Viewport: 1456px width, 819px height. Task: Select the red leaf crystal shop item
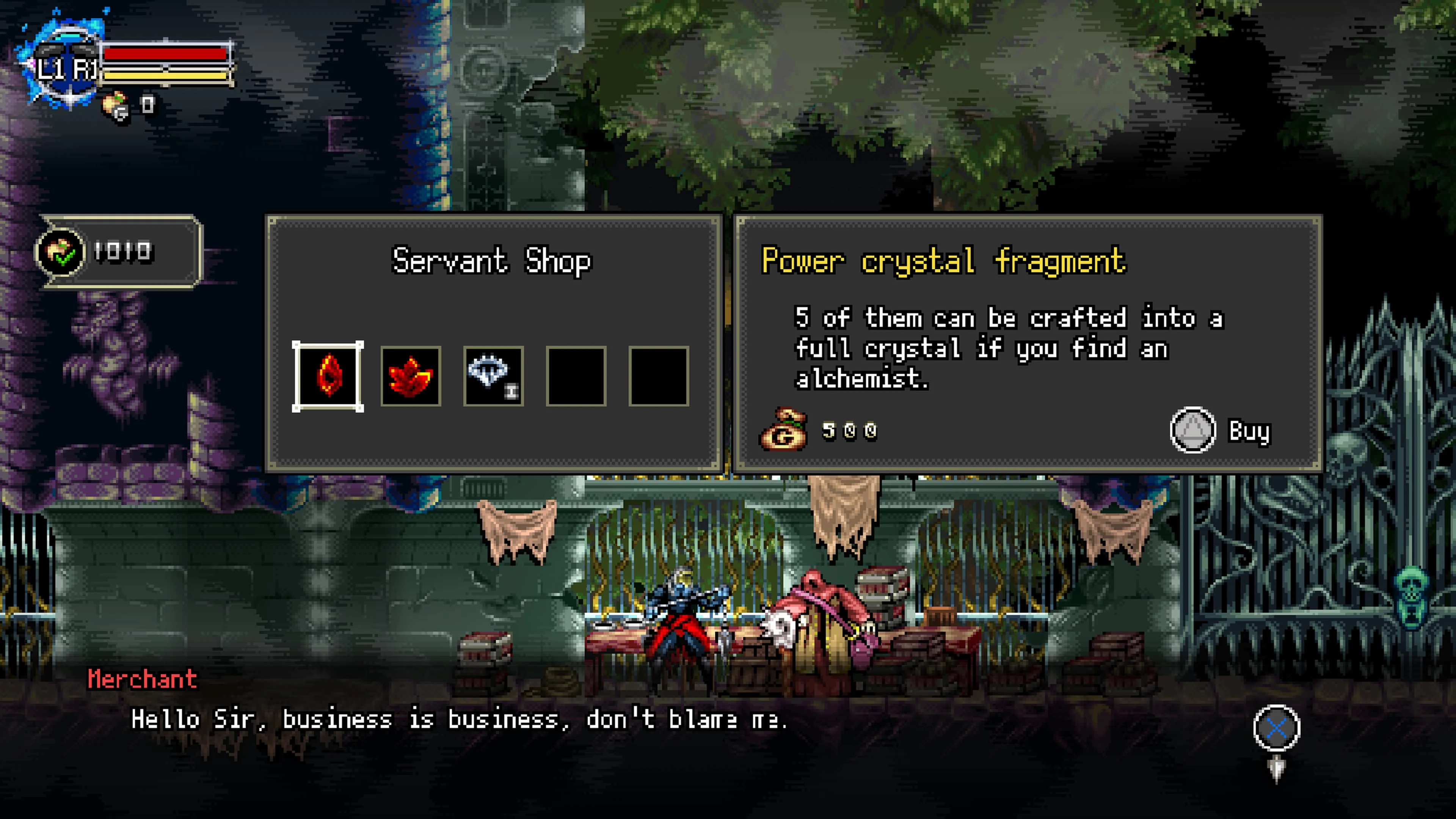411,377
